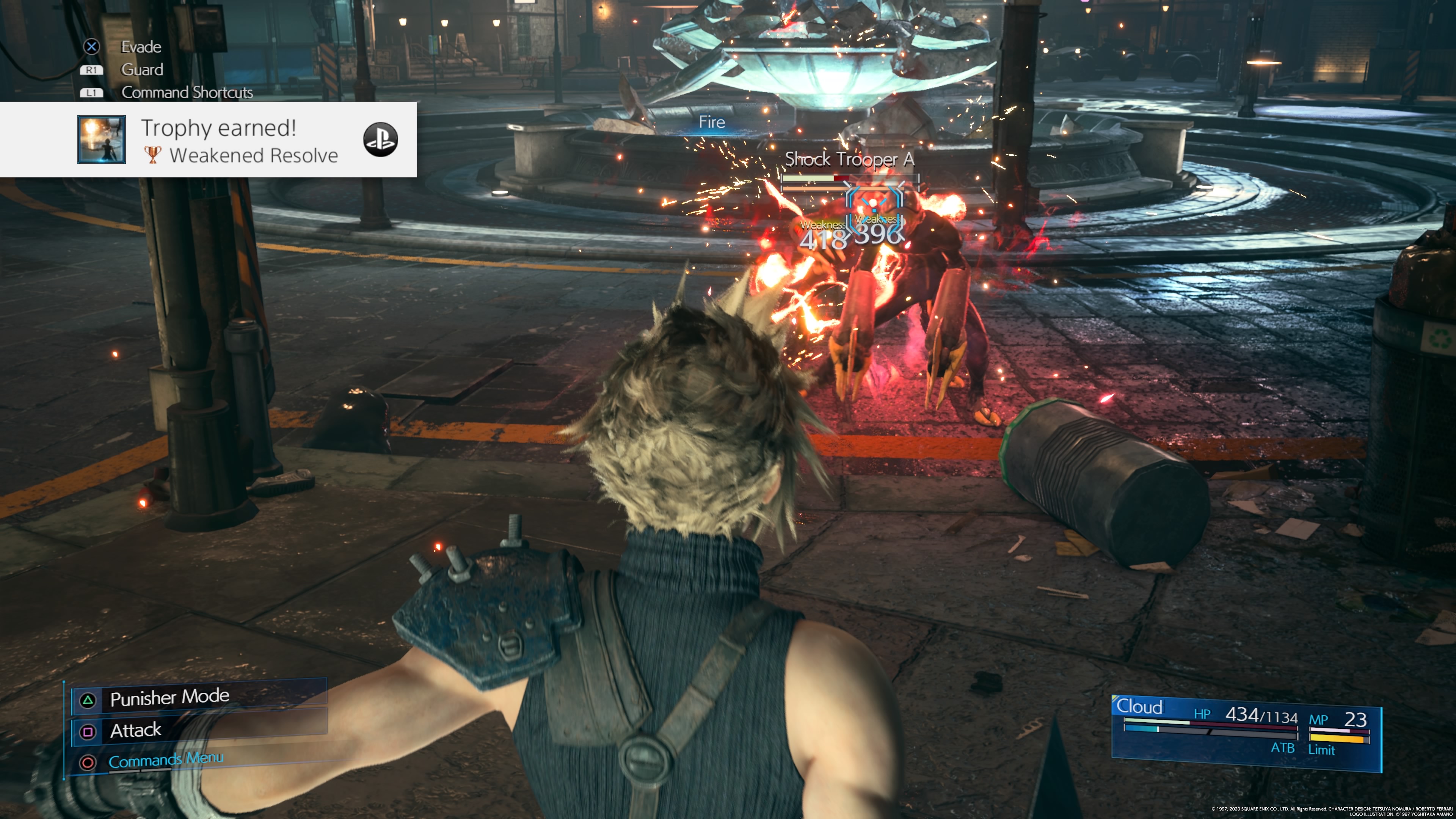Click the trophy thumbnail image

pyautogui.click(x=102, y=140)
